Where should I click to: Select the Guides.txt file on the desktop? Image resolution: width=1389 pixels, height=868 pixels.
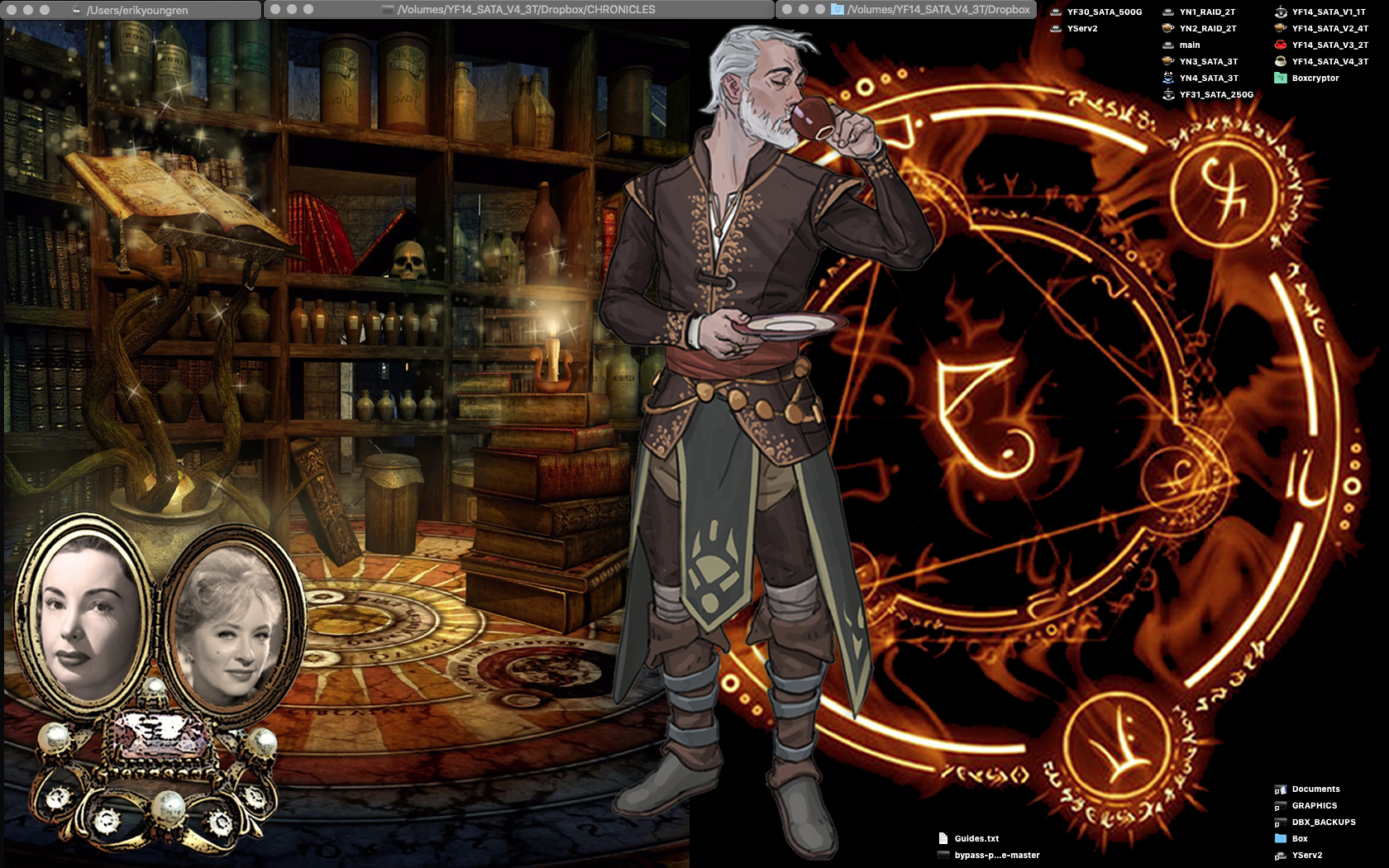pyautogui.click(x=943, y=838)
